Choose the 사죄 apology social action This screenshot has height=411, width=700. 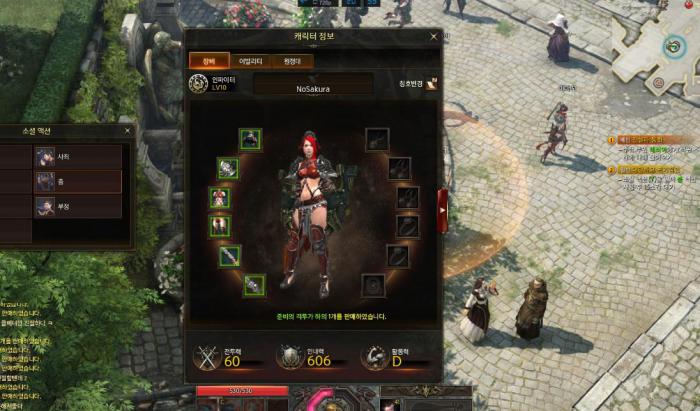pyautogui.click(x=78, y=157)
